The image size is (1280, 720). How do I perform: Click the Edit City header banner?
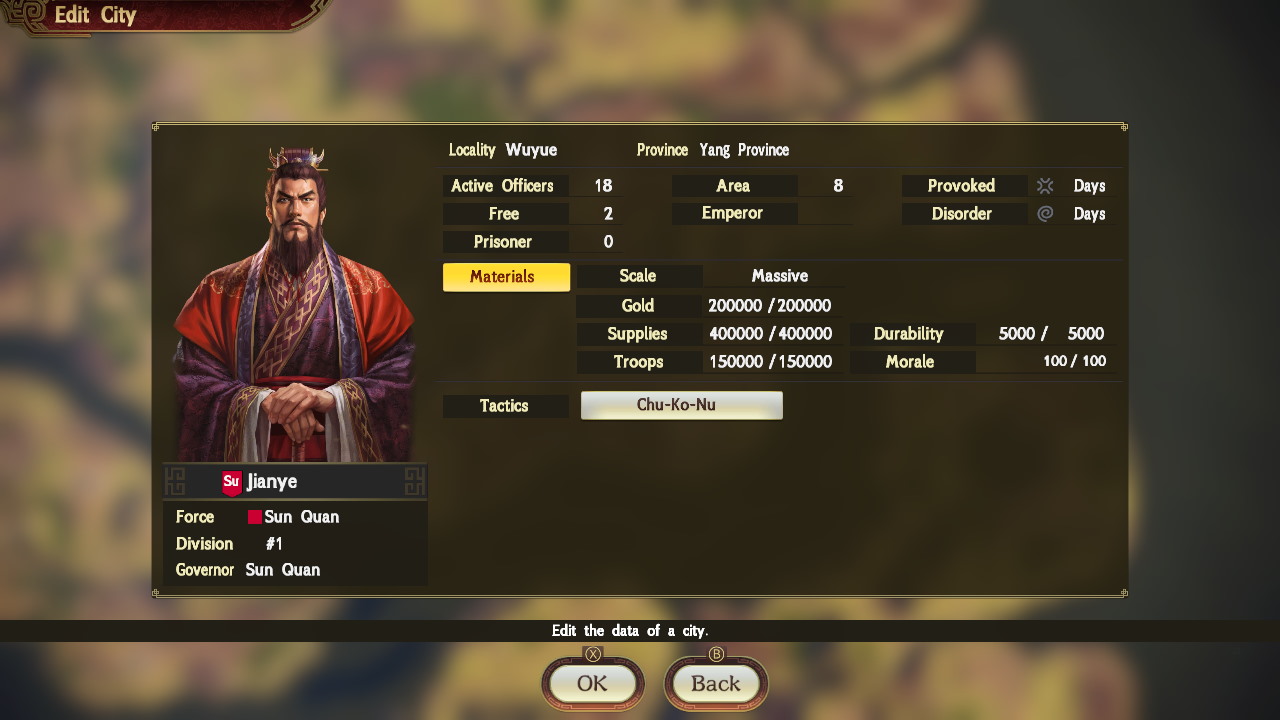94,15
